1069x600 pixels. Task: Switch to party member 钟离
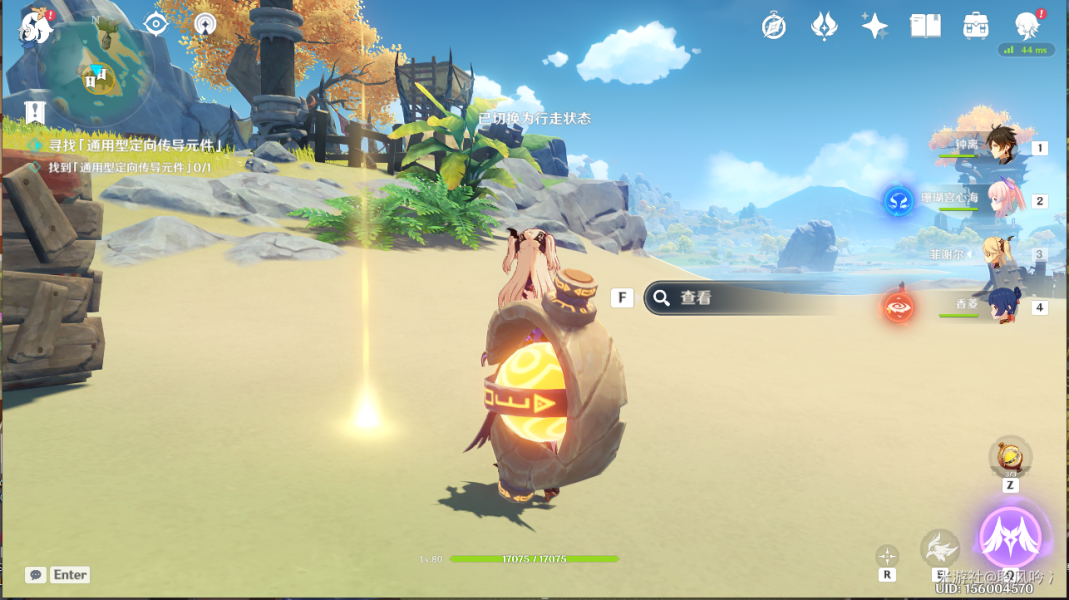click(x=998, y=148)
